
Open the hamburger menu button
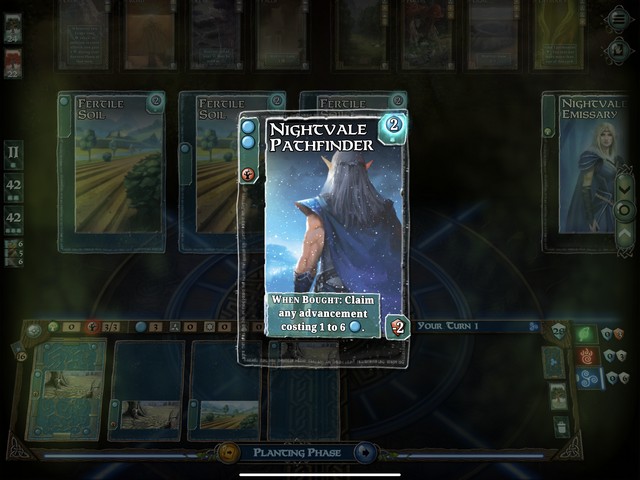(x=620, y=19)
